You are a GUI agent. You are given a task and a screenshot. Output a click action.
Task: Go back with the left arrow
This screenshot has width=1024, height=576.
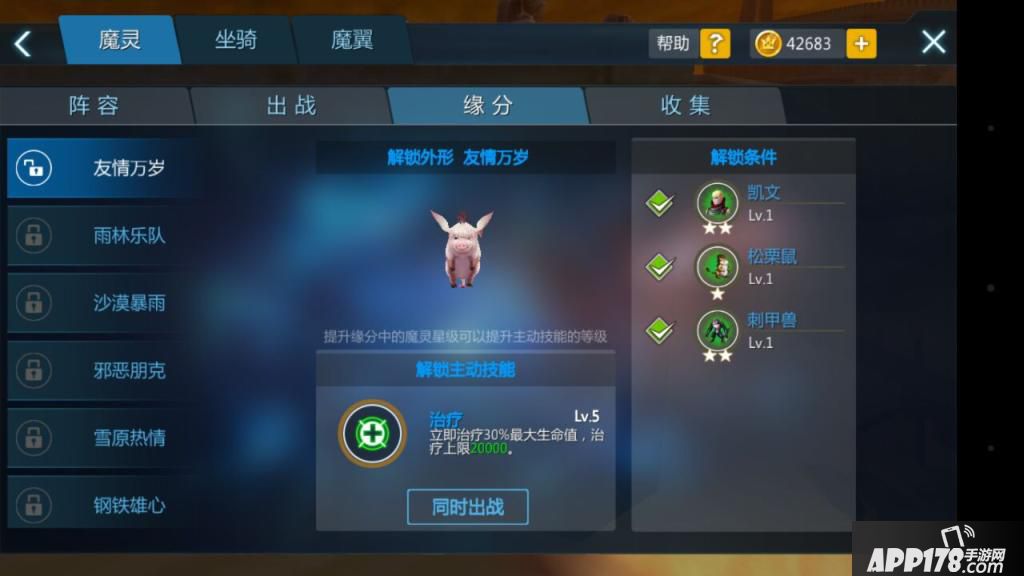tap(23, 43)
